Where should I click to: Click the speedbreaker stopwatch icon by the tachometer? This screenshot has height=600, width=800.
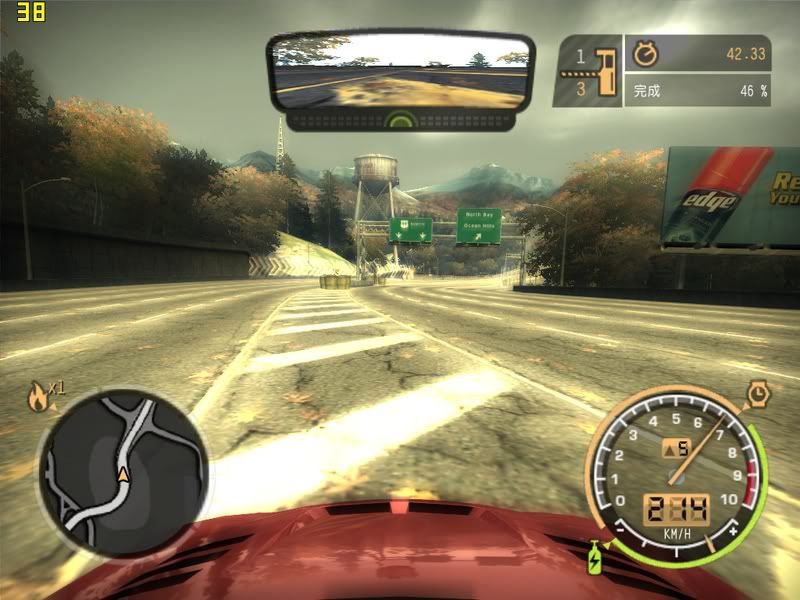tap(762, 395)
